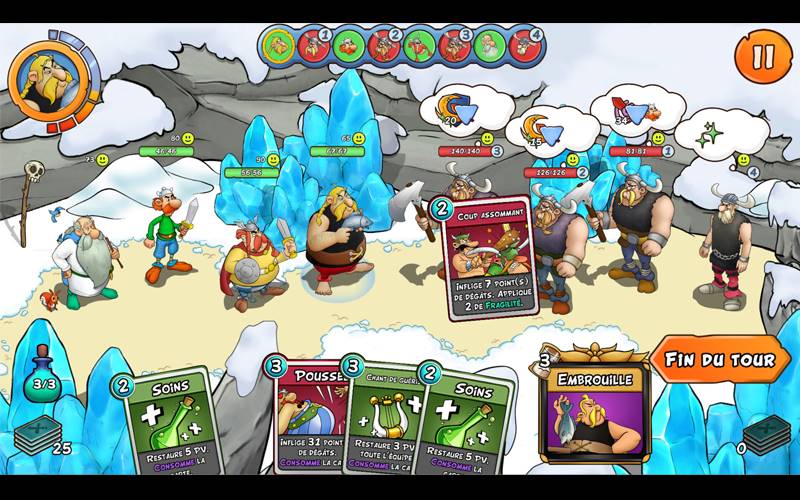Image resolution: width=800 pixels, height=500 pixels.
Task: Pause the game with the orange button
Action: tap(763, 55)
